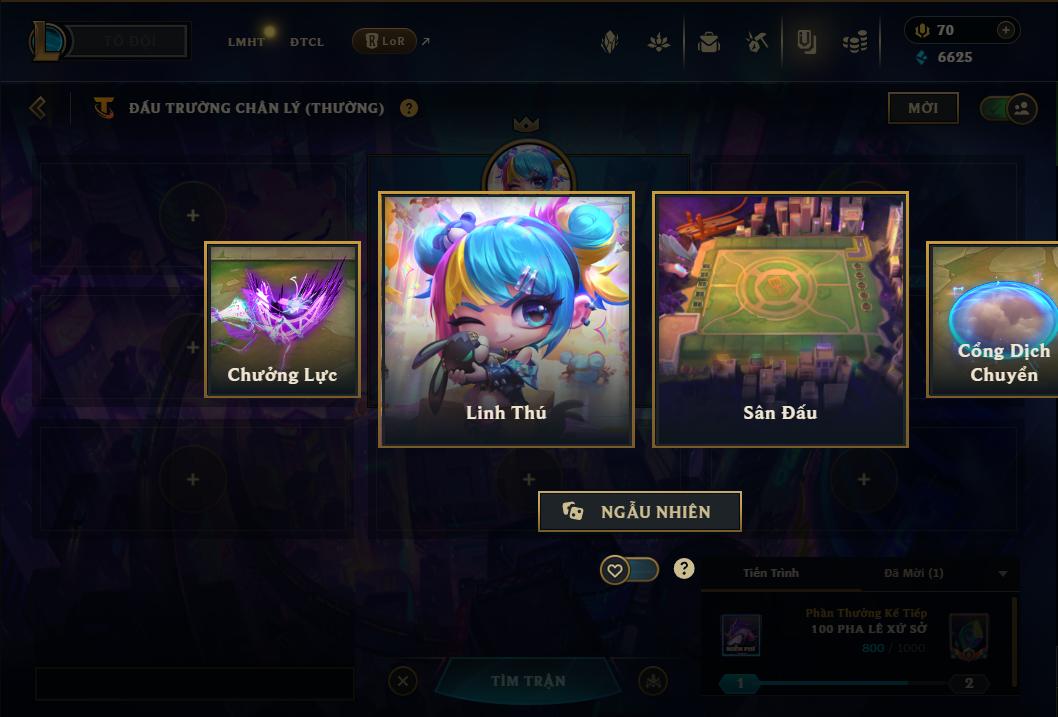1058x717 pixels.
Task: Switch to the Đã Mời (1) tab
Action: (914, 573)
